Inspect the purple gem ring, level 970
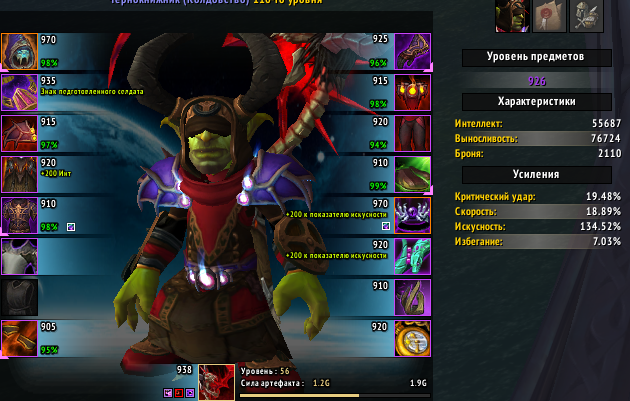This screenshot has width=630, height=401. [x=411, y=214]
